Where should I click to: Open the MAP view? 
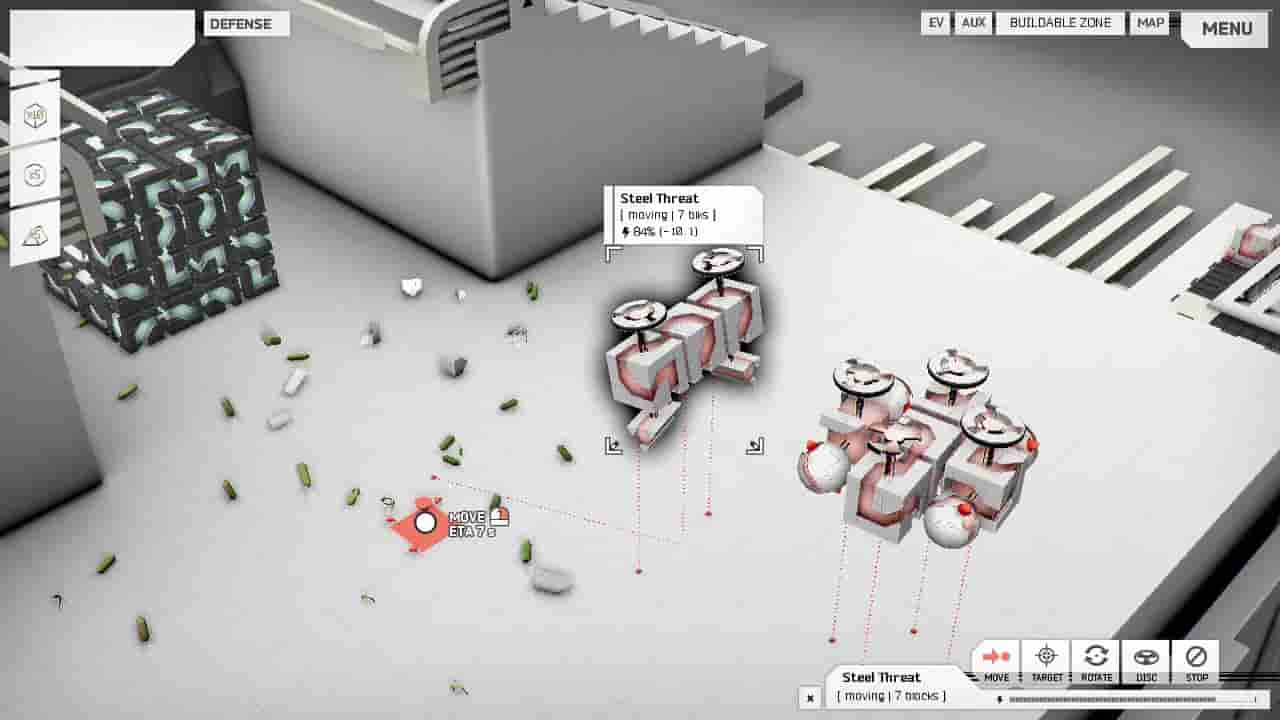[x=1148, y=23]
